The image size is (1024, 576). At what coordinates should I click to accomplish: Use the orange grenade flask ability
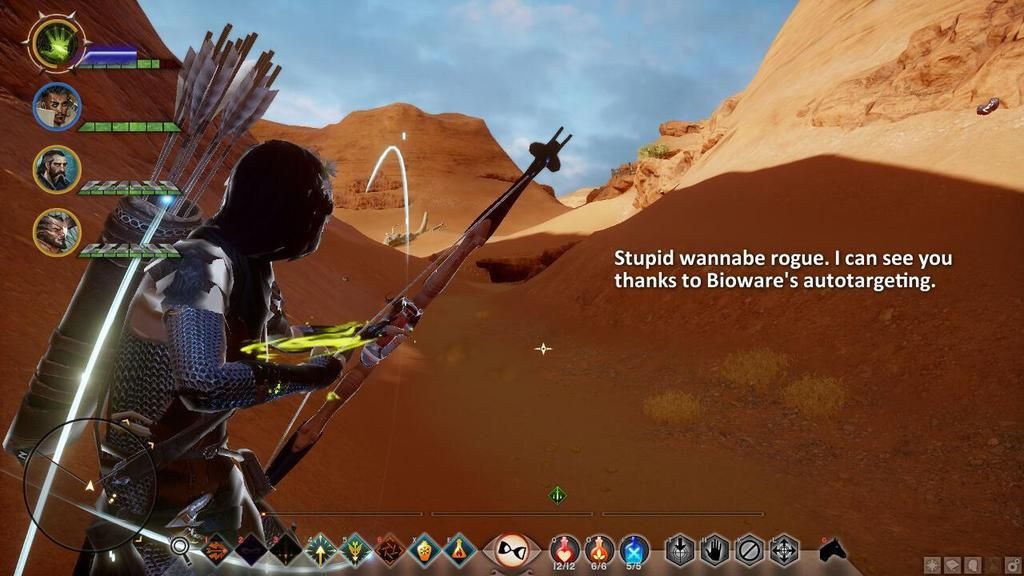[x=425, y=549]
